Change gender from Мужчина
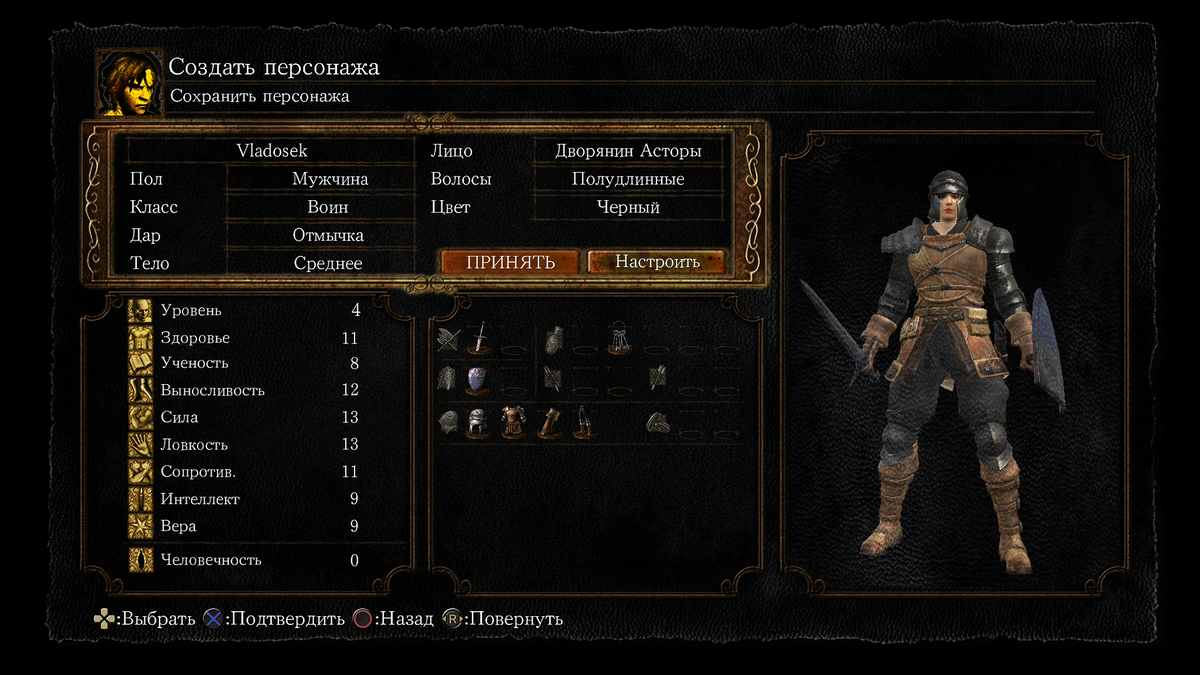Screen dimensions: 1200x675 tap(330, 180)
